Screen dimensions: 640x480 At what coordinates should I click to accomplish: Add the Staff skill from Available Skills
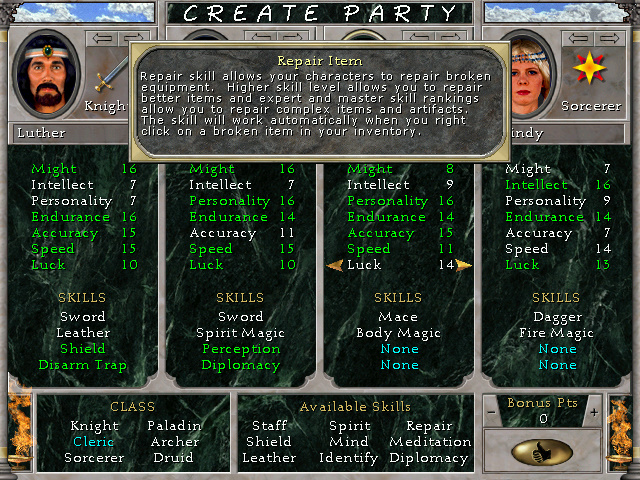[269, 426]
